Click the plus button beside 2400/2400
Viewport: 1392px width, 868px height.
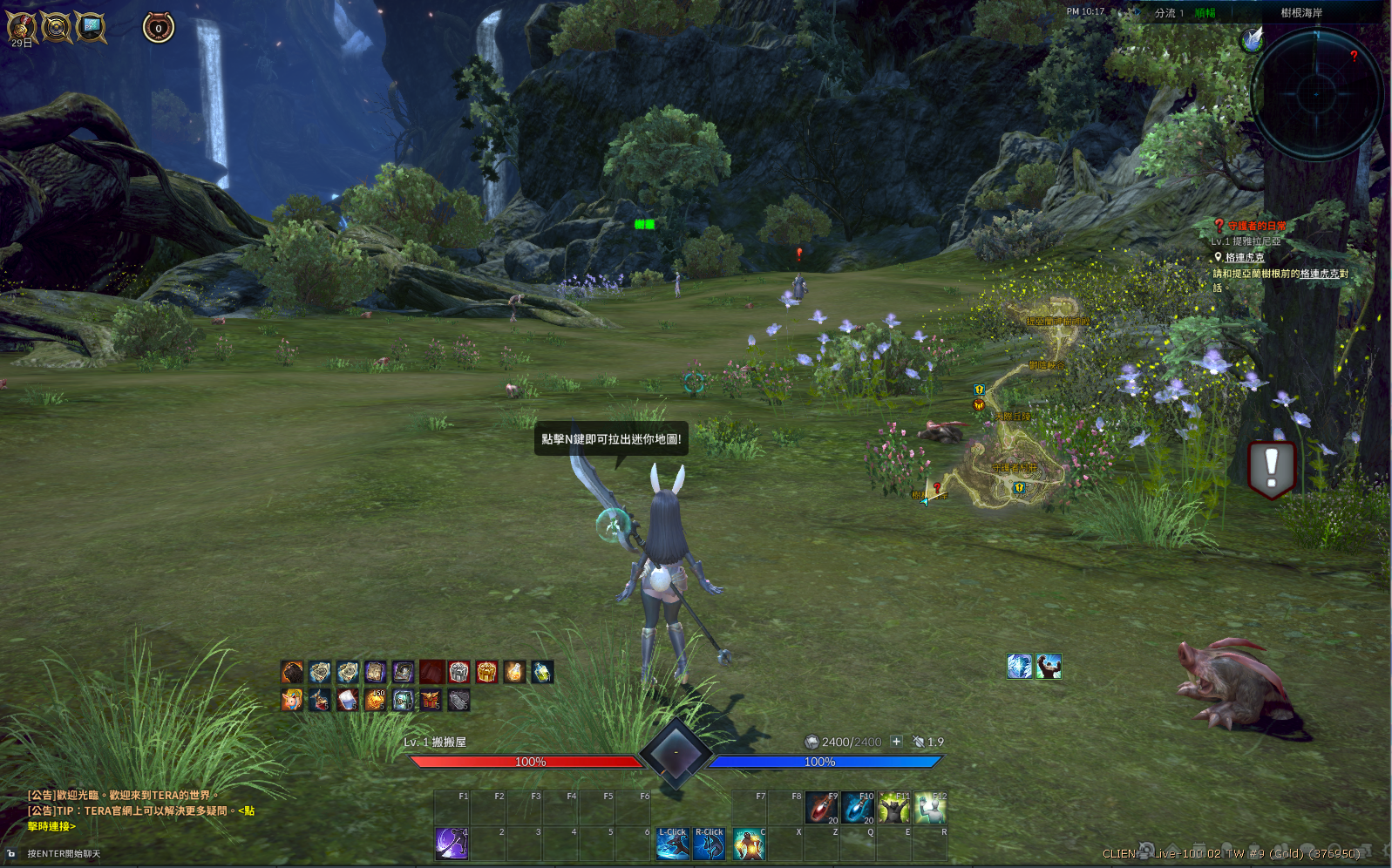tap(896, 742)
